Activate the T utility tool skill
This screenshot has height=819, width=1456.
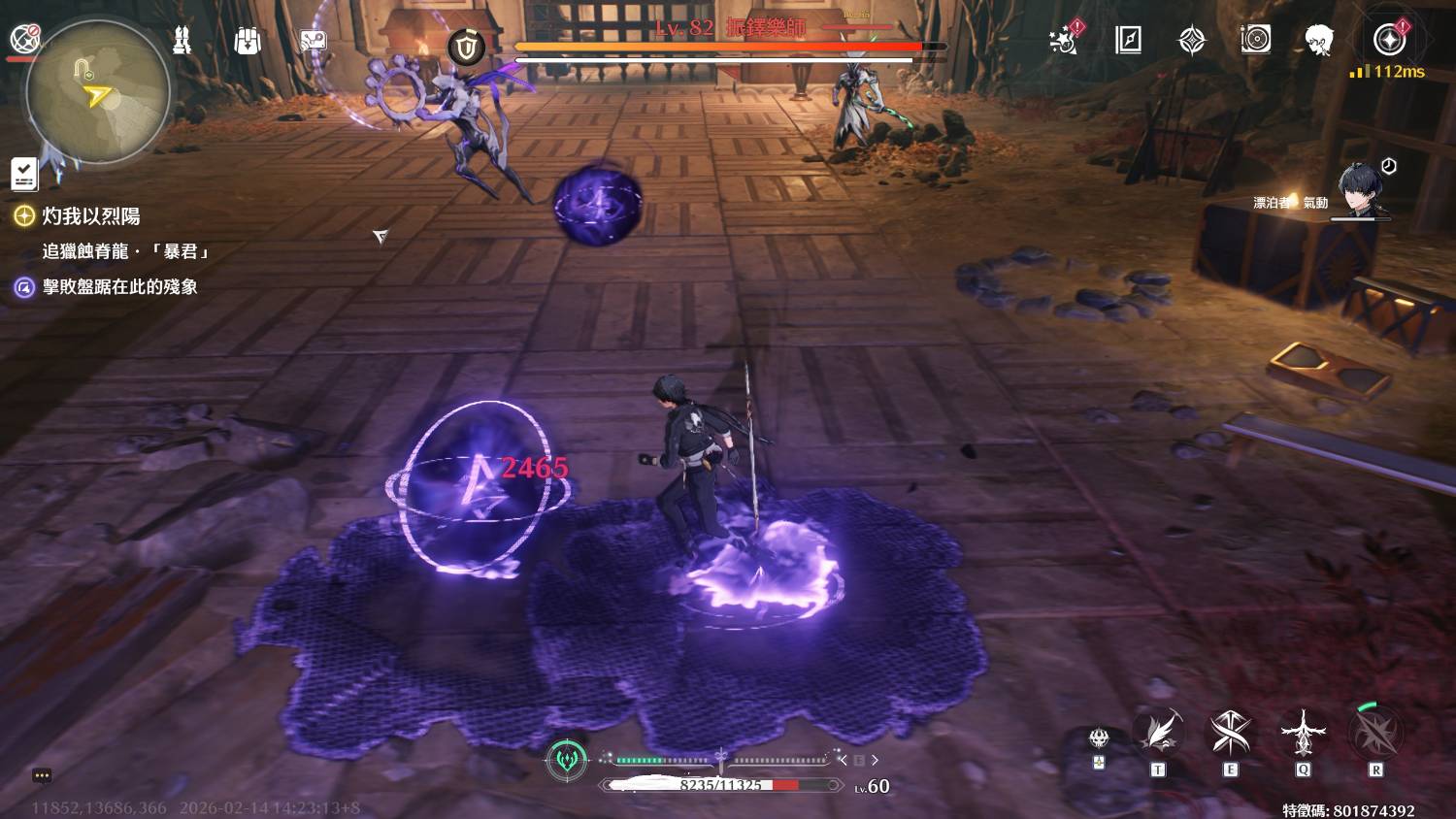[1159, 734]
